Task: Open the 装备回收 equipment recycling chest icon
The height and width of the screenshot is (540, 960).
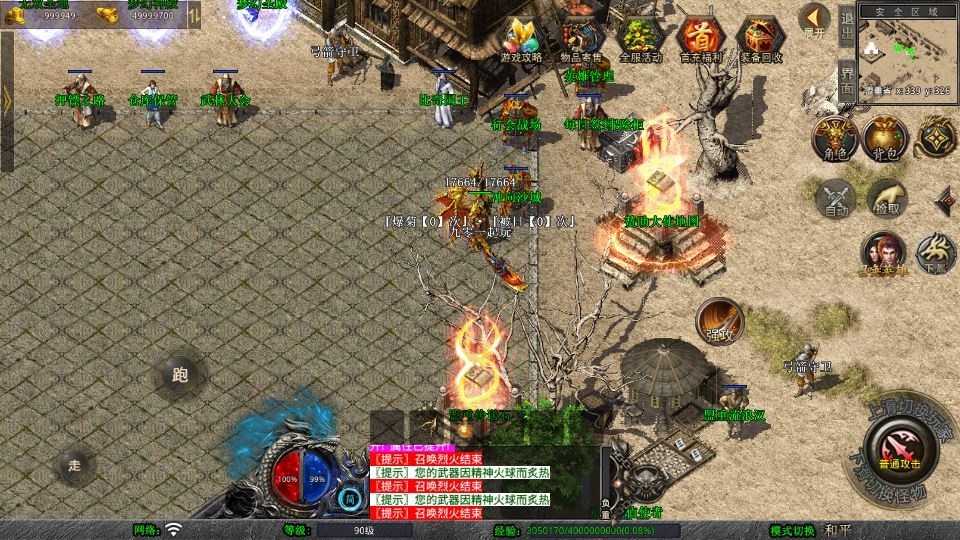Action: point(760,37)
